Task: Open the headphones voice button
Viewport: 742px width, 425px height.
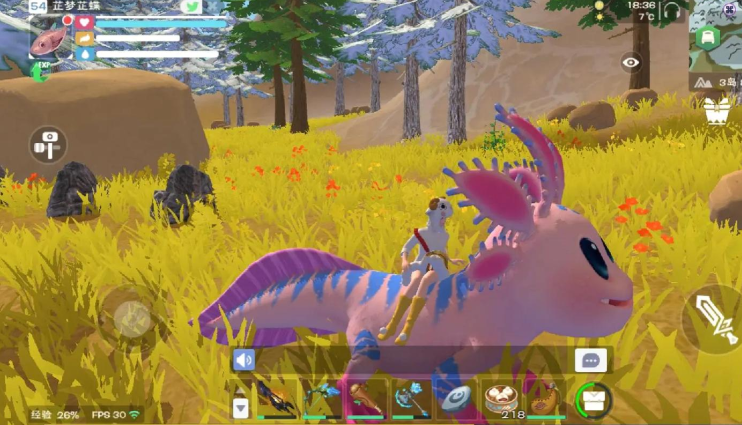Action: tap(672, 12)
